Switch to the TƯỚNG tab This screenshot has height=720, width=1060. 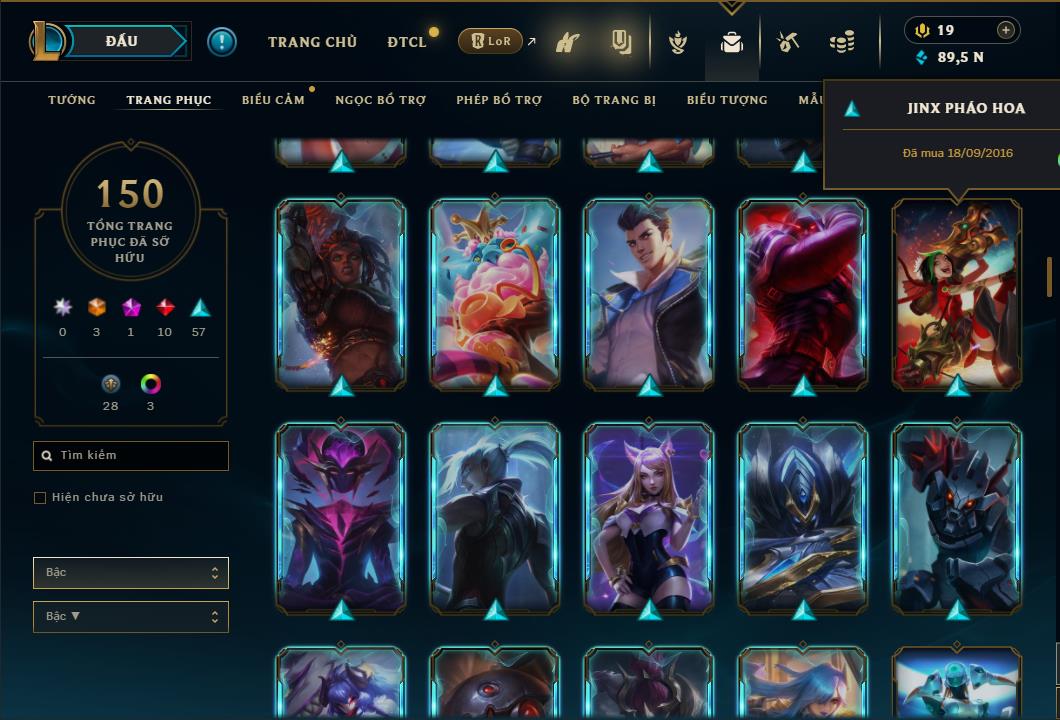(72, 100)
